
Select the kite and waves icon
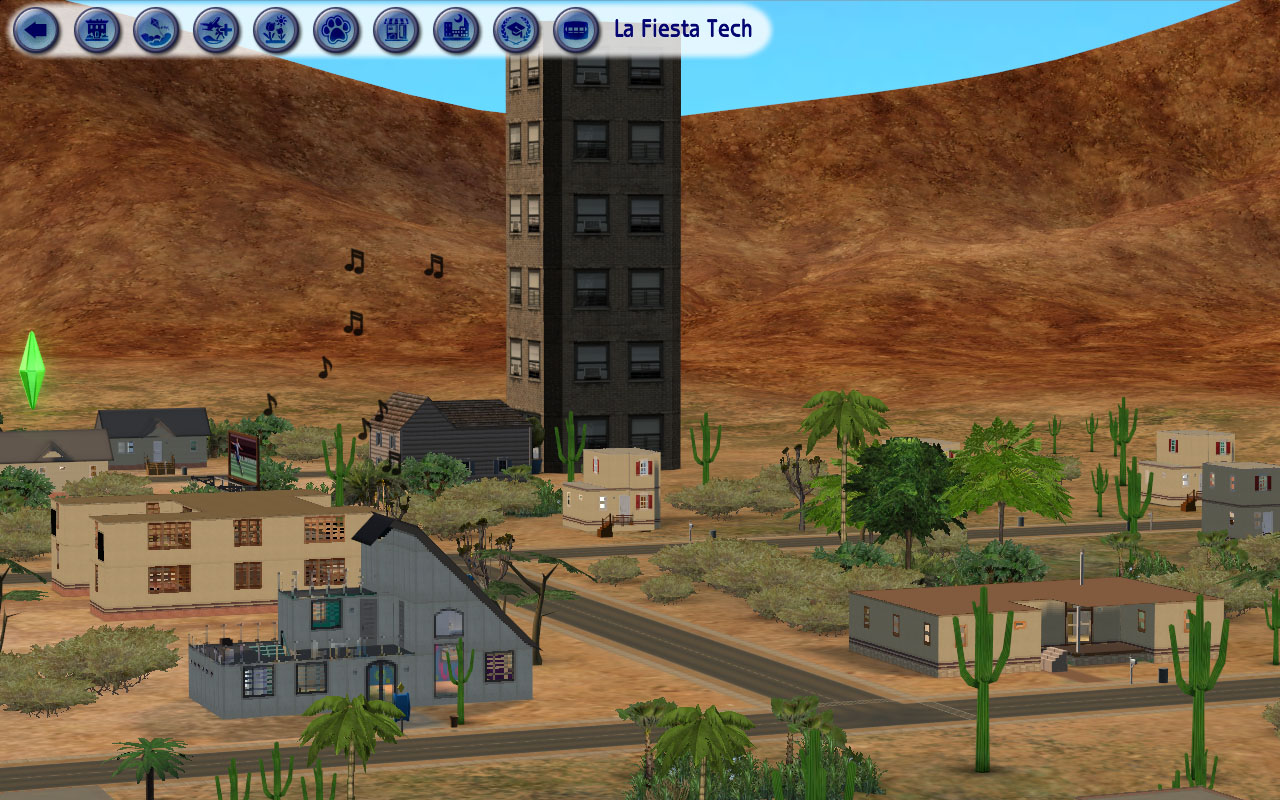pos(157,30)
